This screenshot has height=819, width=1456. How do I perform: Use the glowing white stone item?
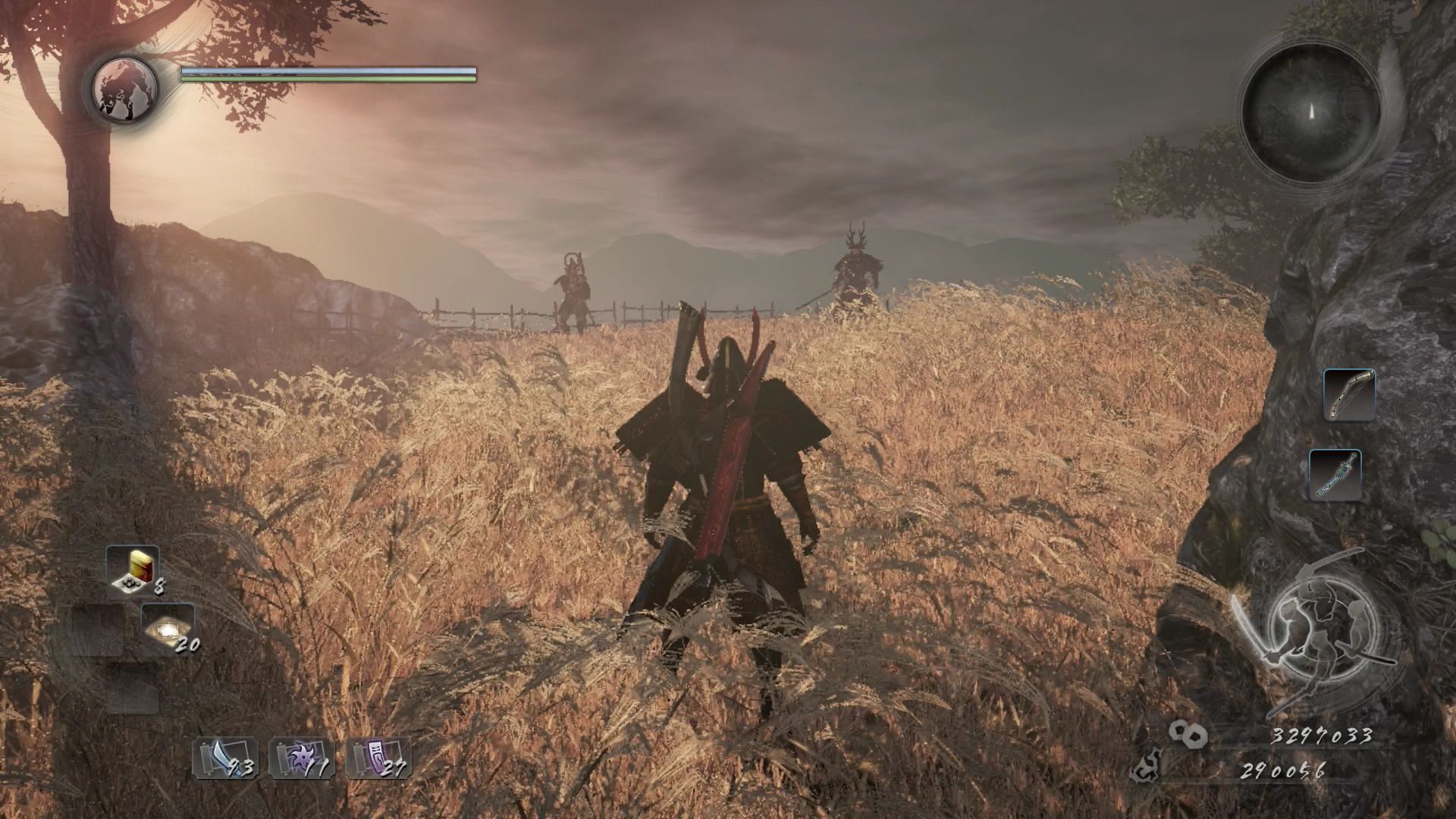click(168, 629)
